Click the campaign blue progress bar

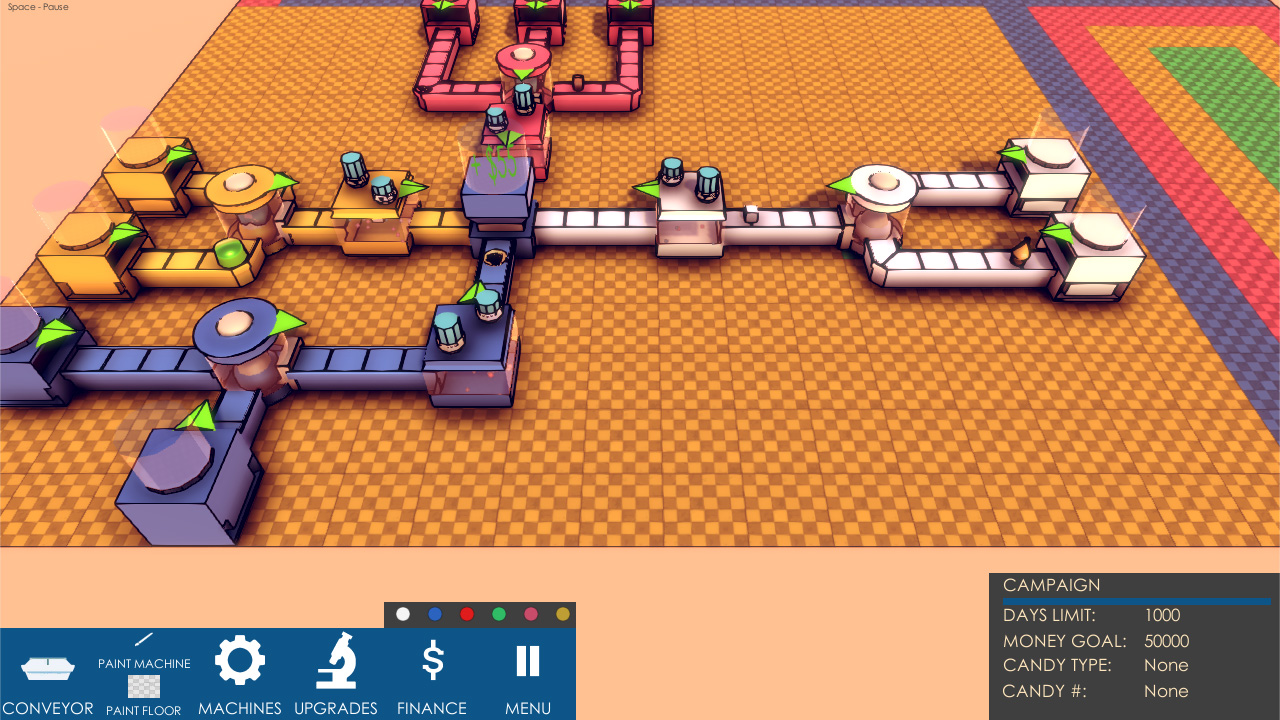(x=1133, y=599)
